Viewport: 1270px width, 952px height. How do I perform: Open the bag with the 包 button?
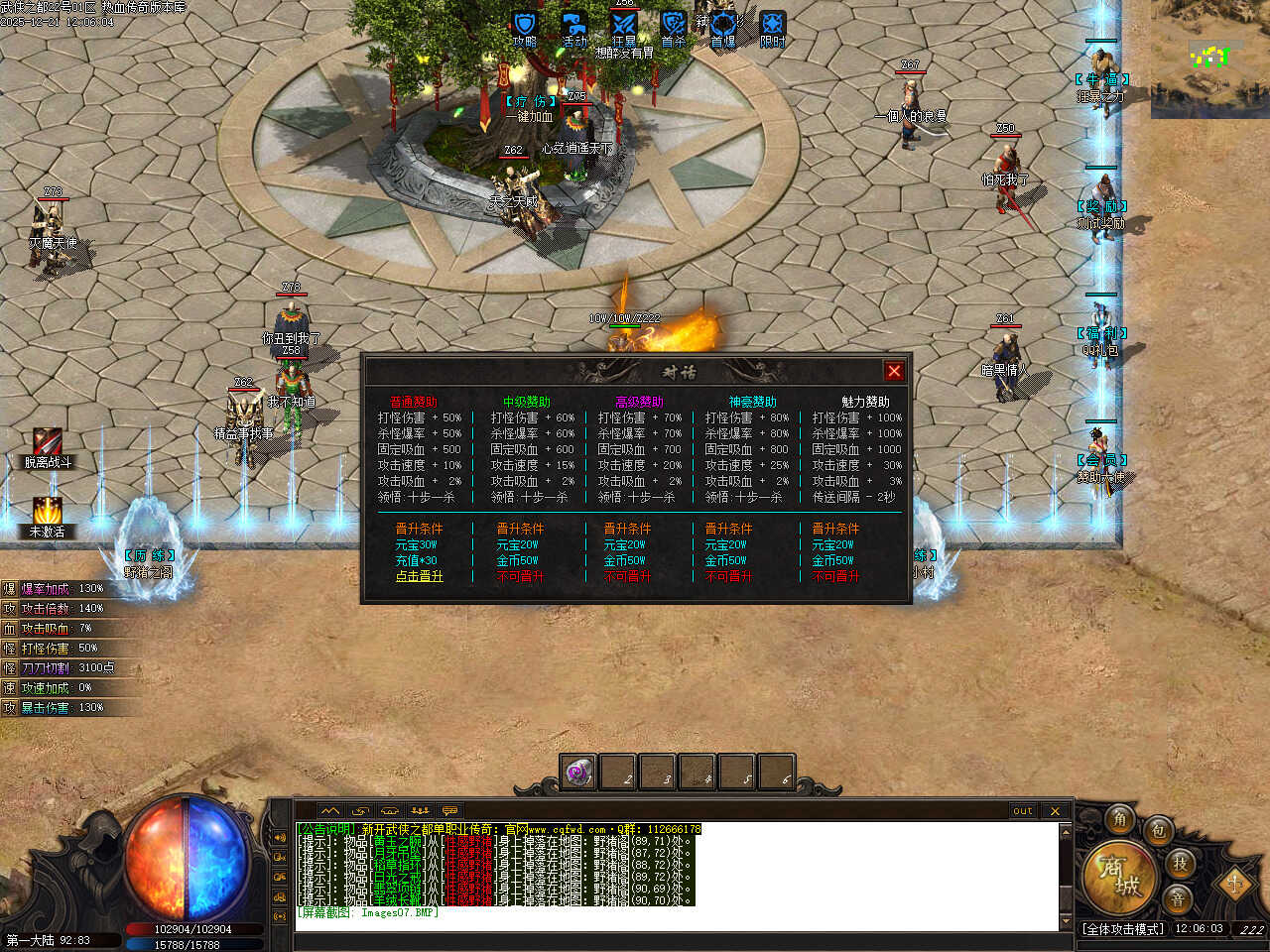pos(1157,831)
